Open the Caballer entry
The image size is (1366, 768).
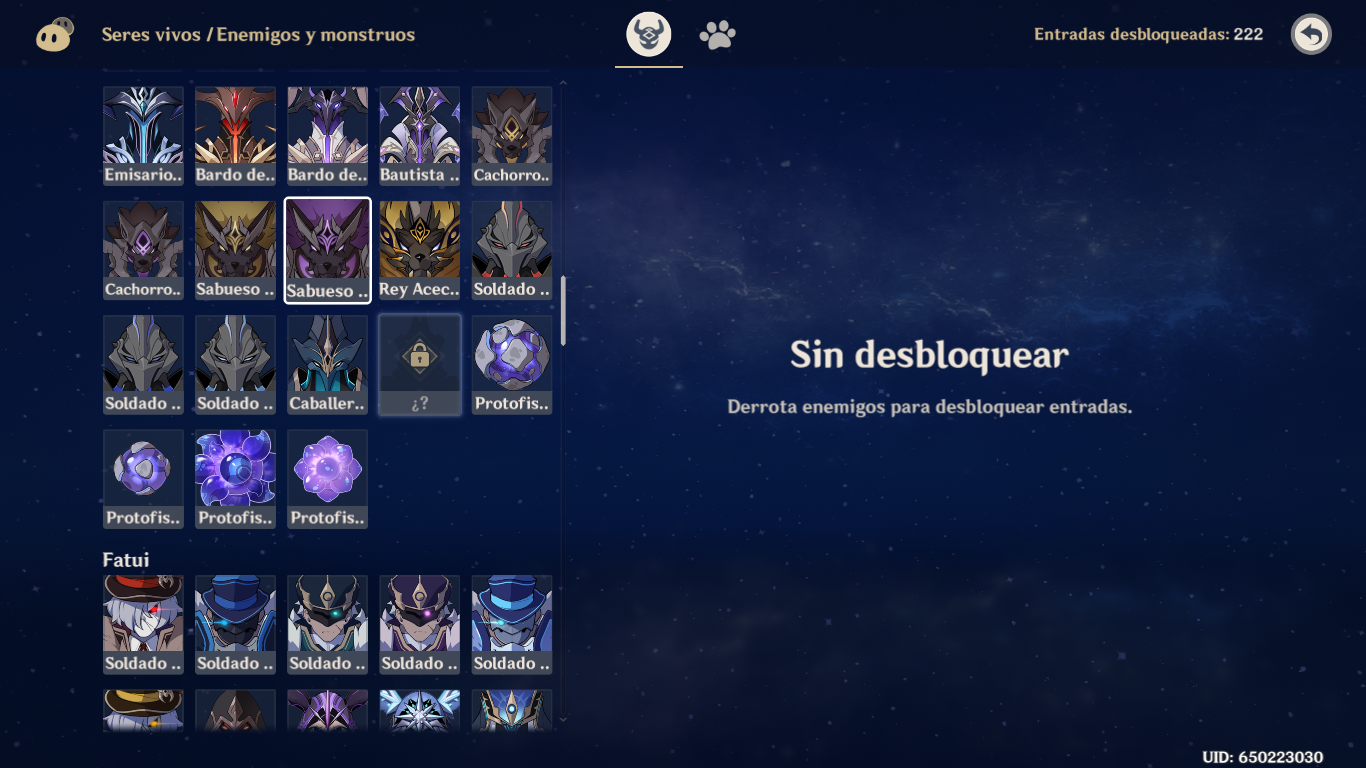(x=327, y=362)
